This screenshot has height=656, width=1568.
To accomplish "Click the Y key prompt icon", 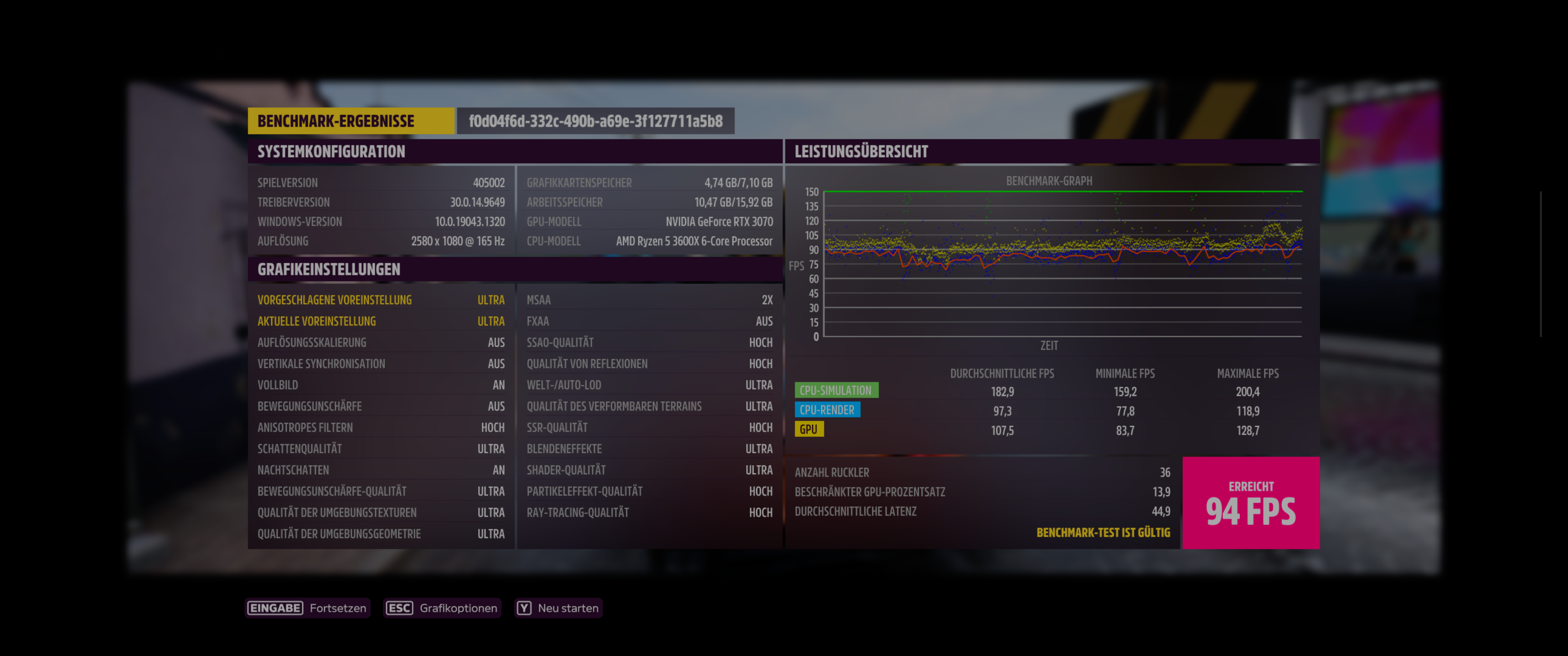I will [524, 607].
